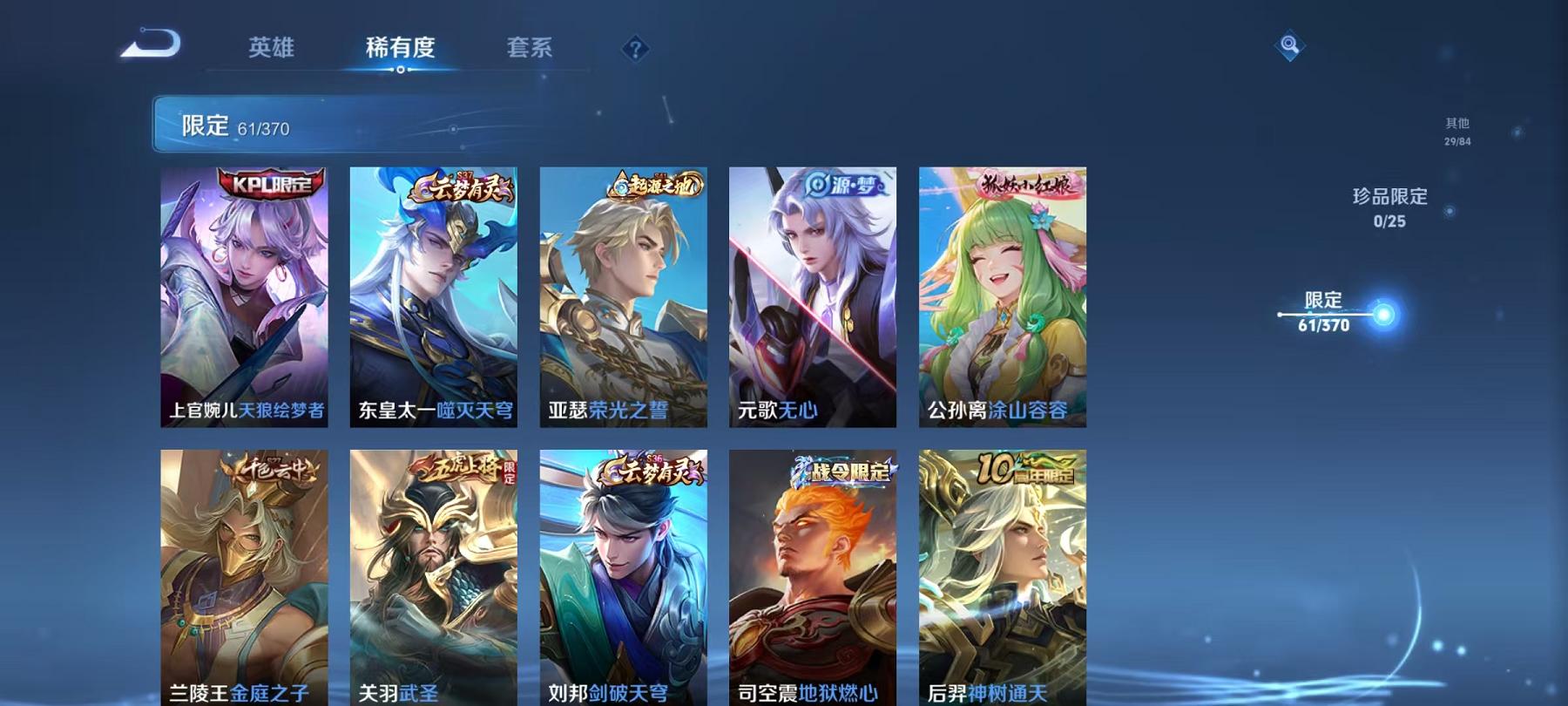Select the 稀有度 tab
This screenshot has height=706, width=1568.
(x=399, y=50)
